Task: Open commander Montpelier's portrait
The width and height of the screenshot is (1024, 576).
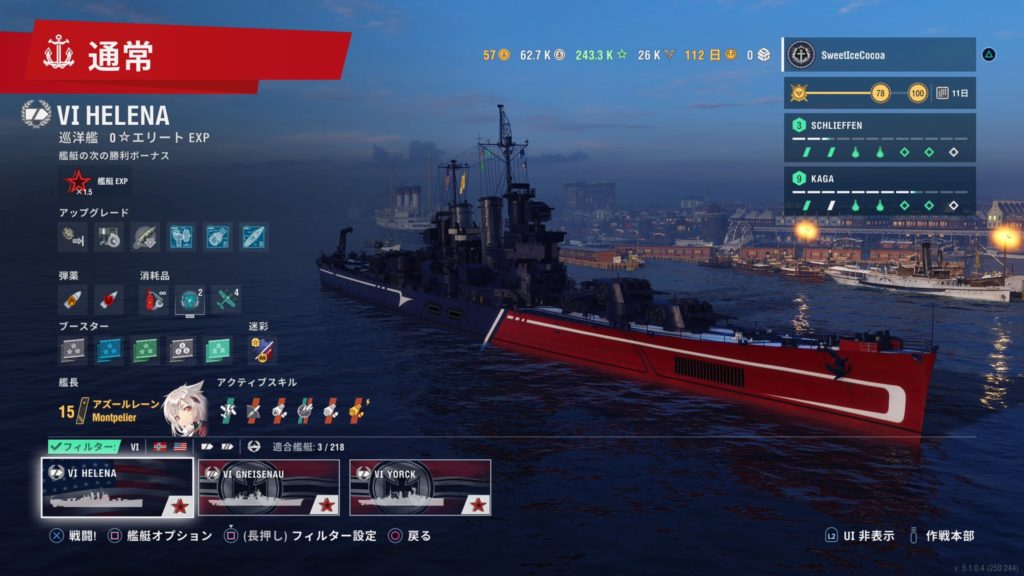Action: (183, 404)
